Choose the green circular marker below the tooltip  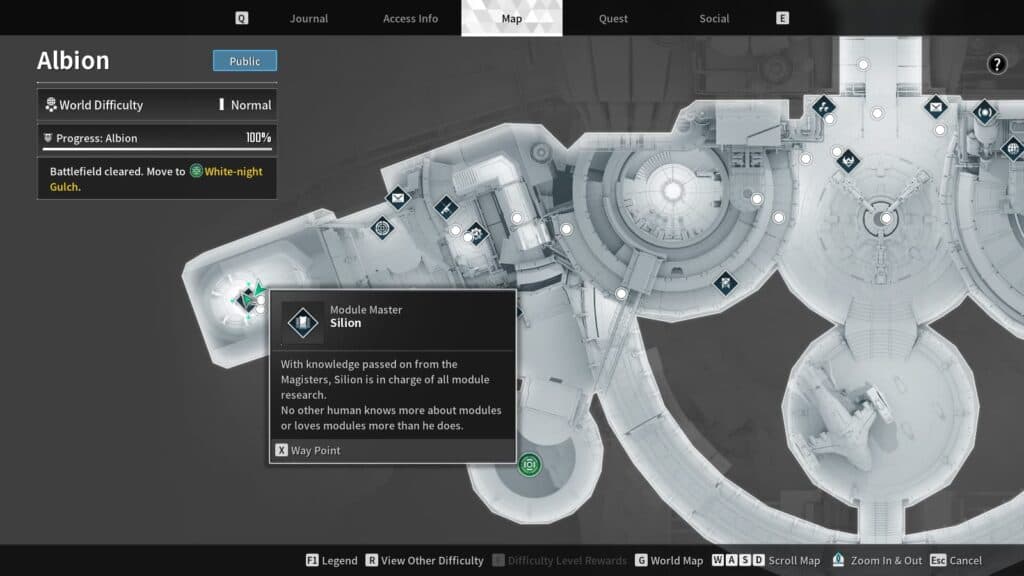pos(529,464)
